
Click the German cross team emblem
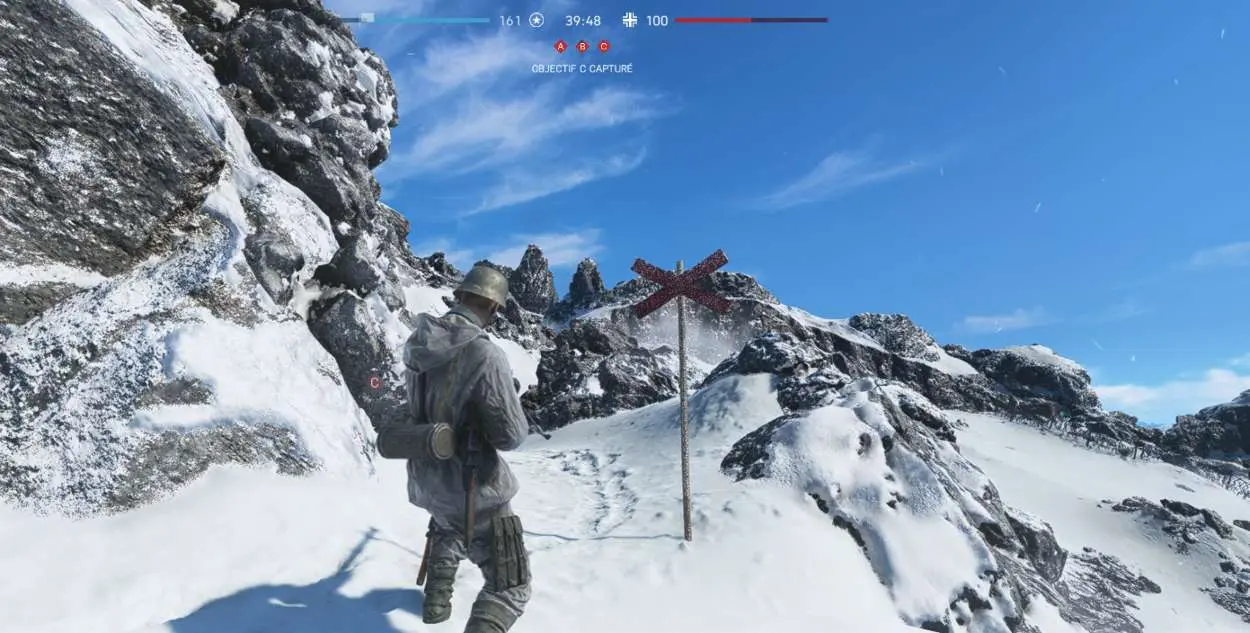click(629, 20)
